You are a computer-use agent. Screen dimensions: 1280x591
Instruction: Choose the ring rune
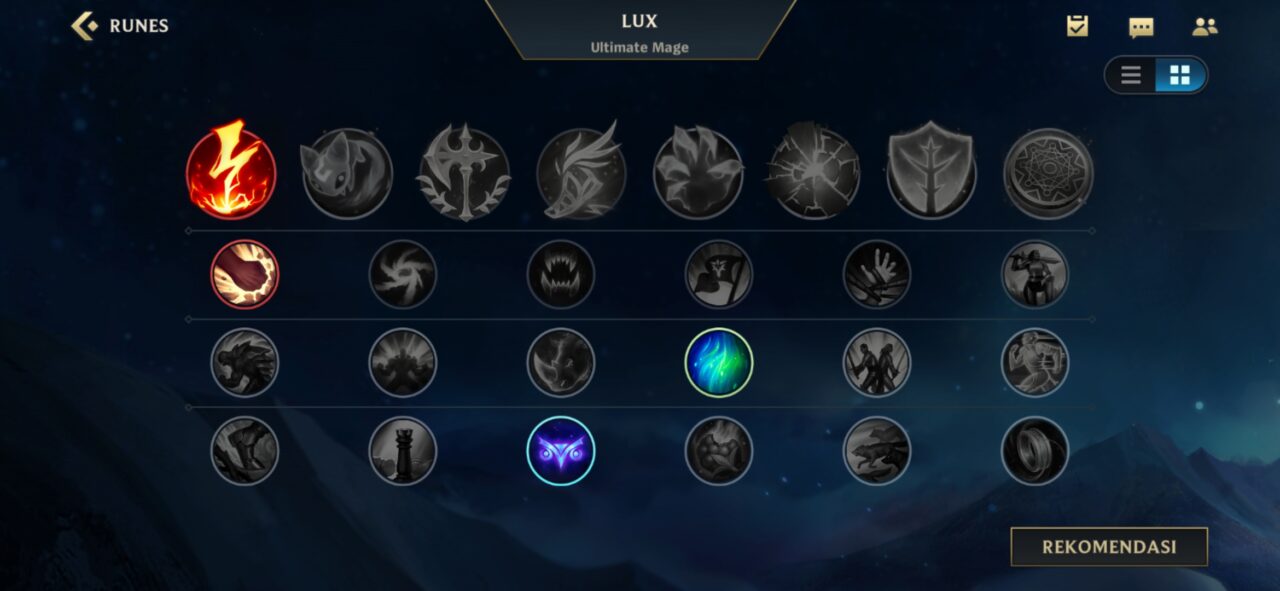(x=1035, y=451)
